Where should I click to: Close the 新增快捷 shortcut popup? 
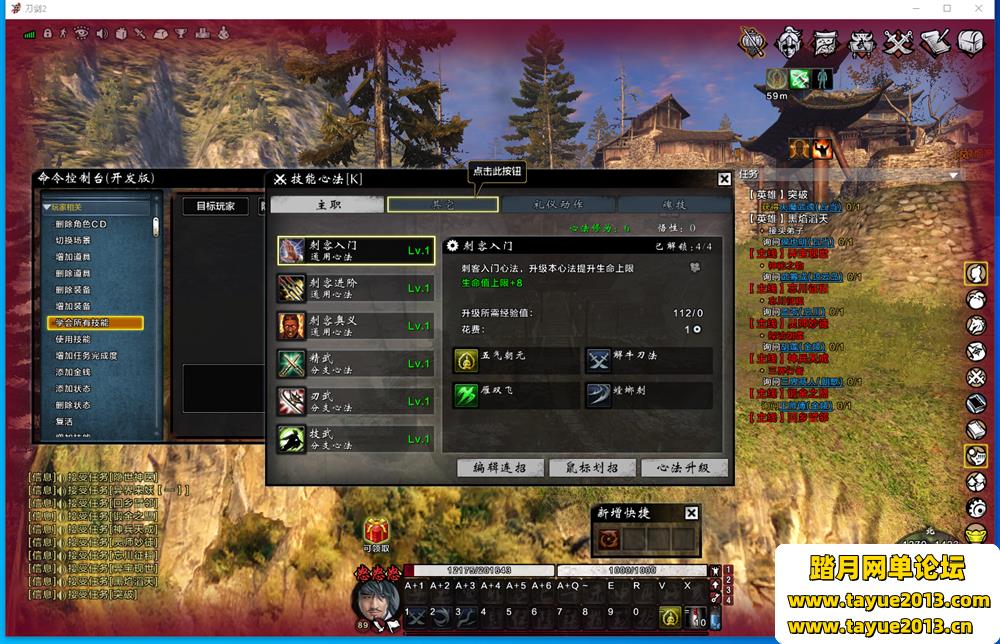(691, 513)
